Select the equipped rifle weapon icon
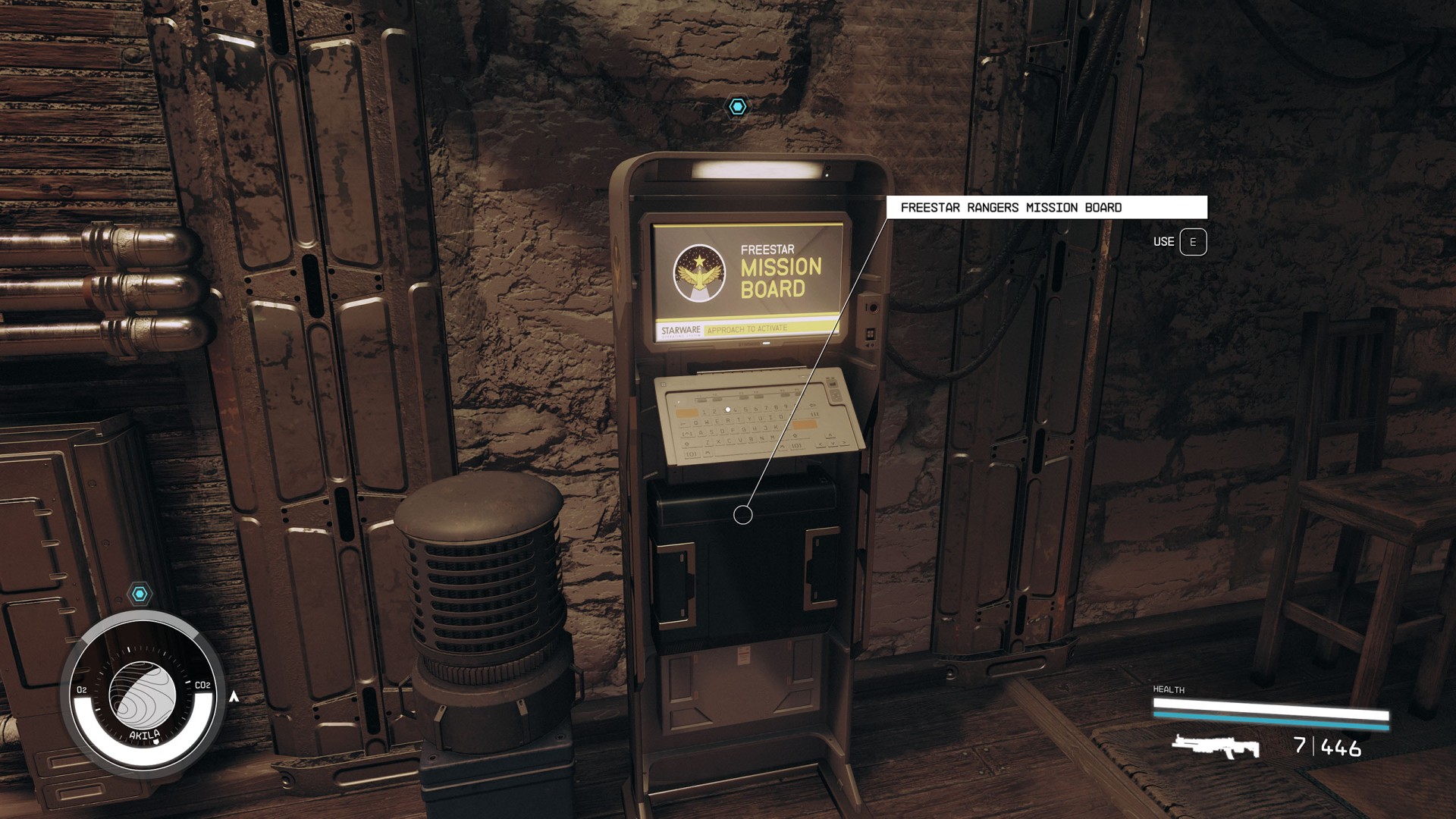This screenshot has height=819, width=1456. 1216,746
